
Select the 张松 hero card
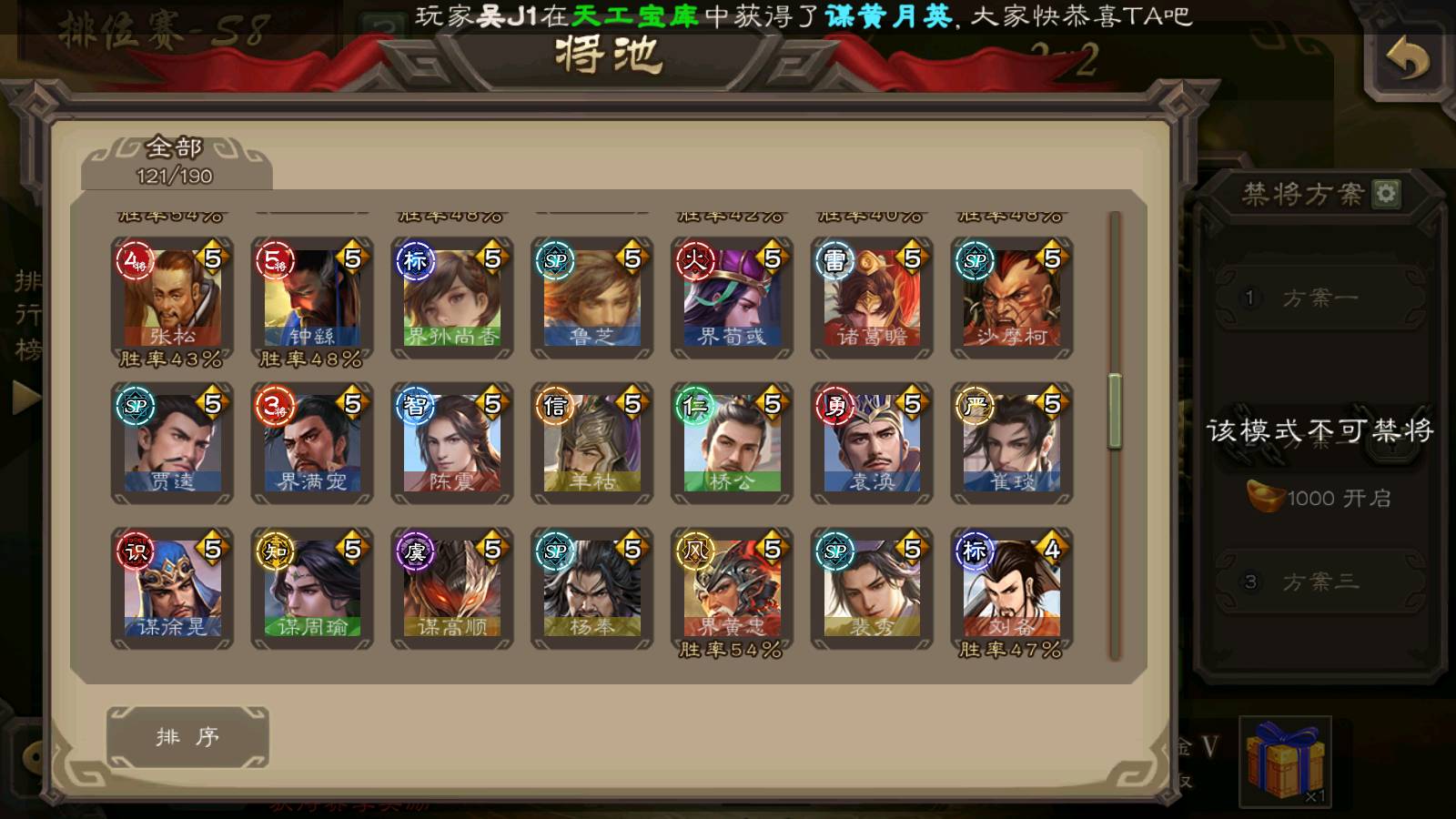(172, 298)
